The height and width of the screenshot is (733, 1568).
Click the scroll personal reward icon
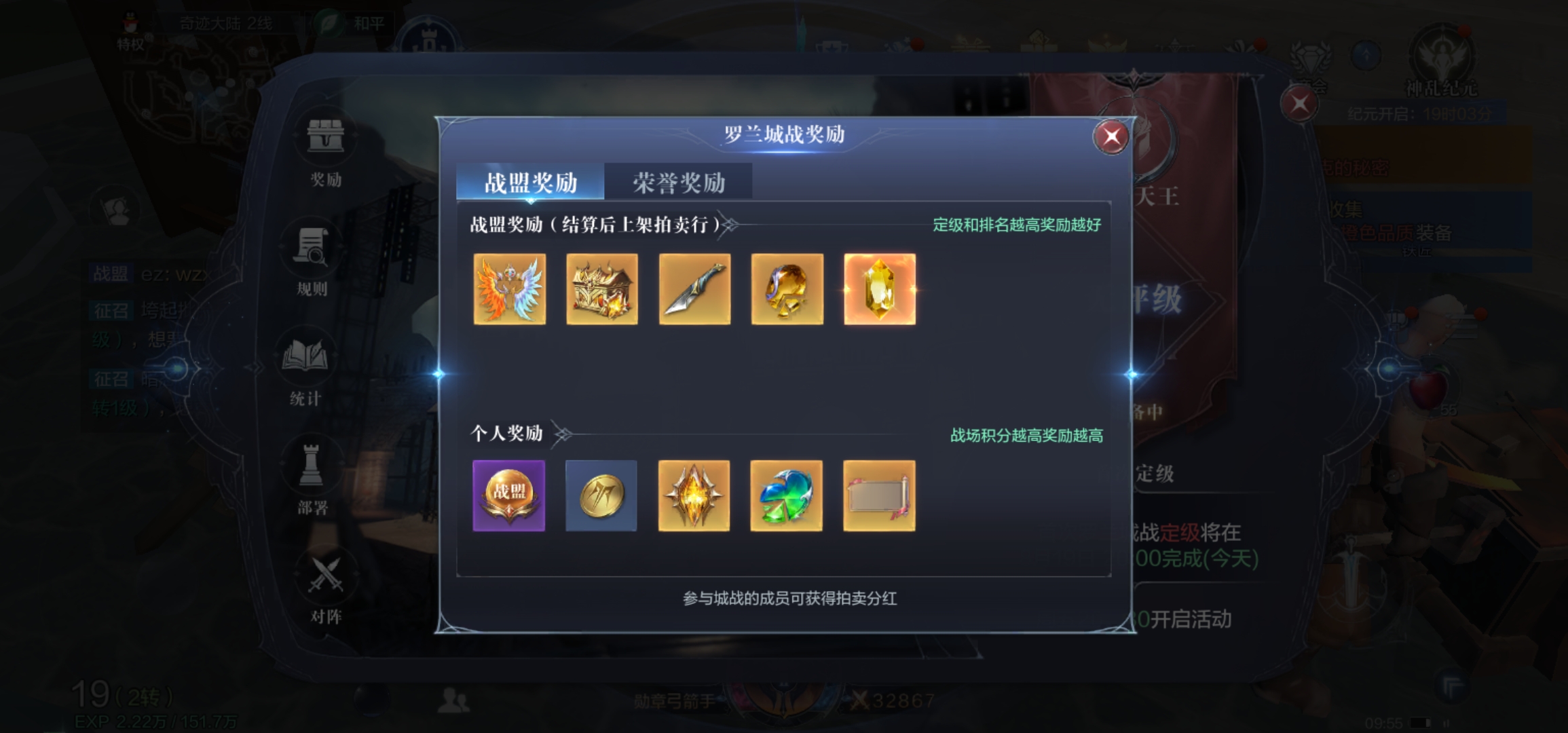tap(878, 495)
